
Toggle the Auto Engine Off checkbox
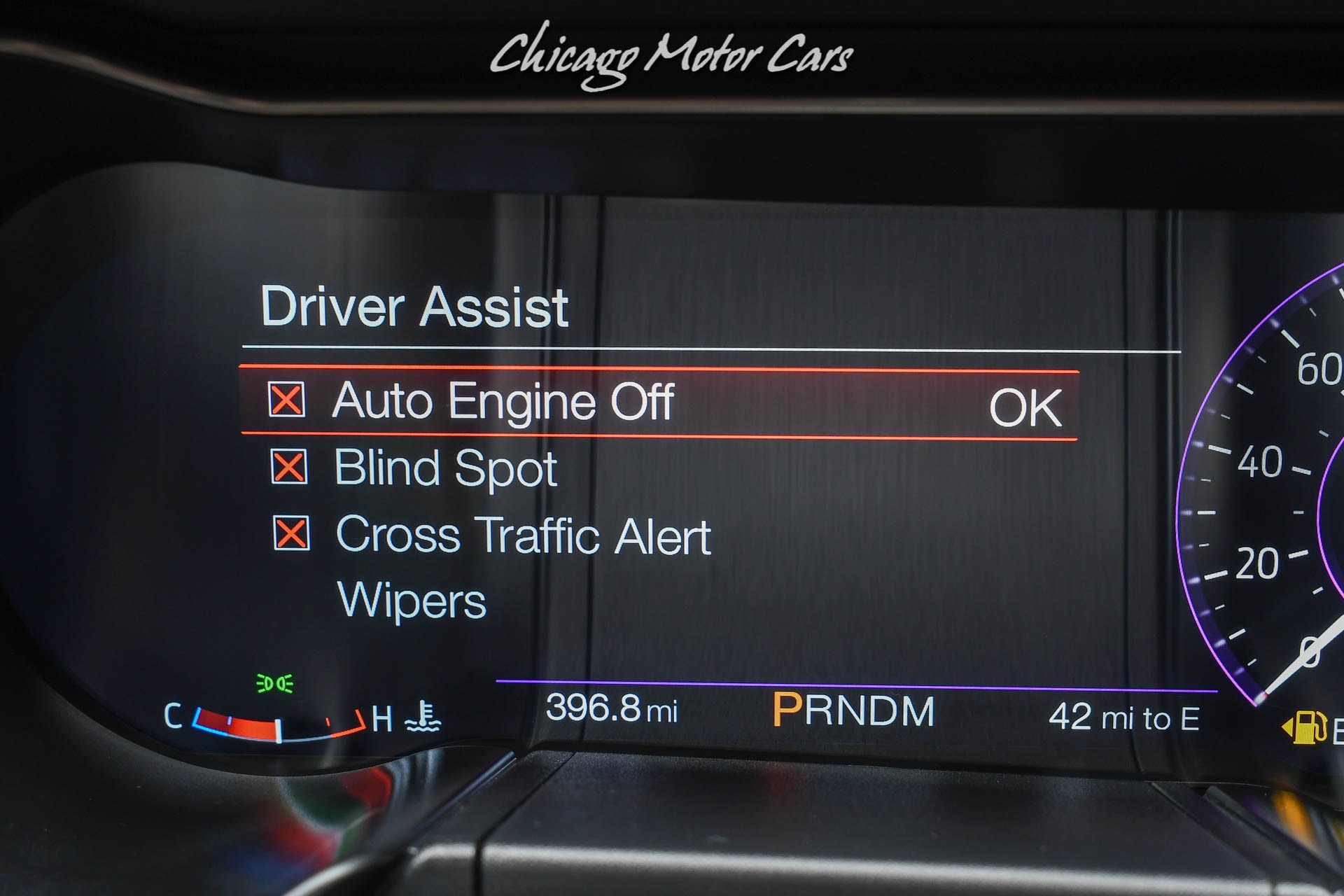pyautogui.click(x=286, y=400)
